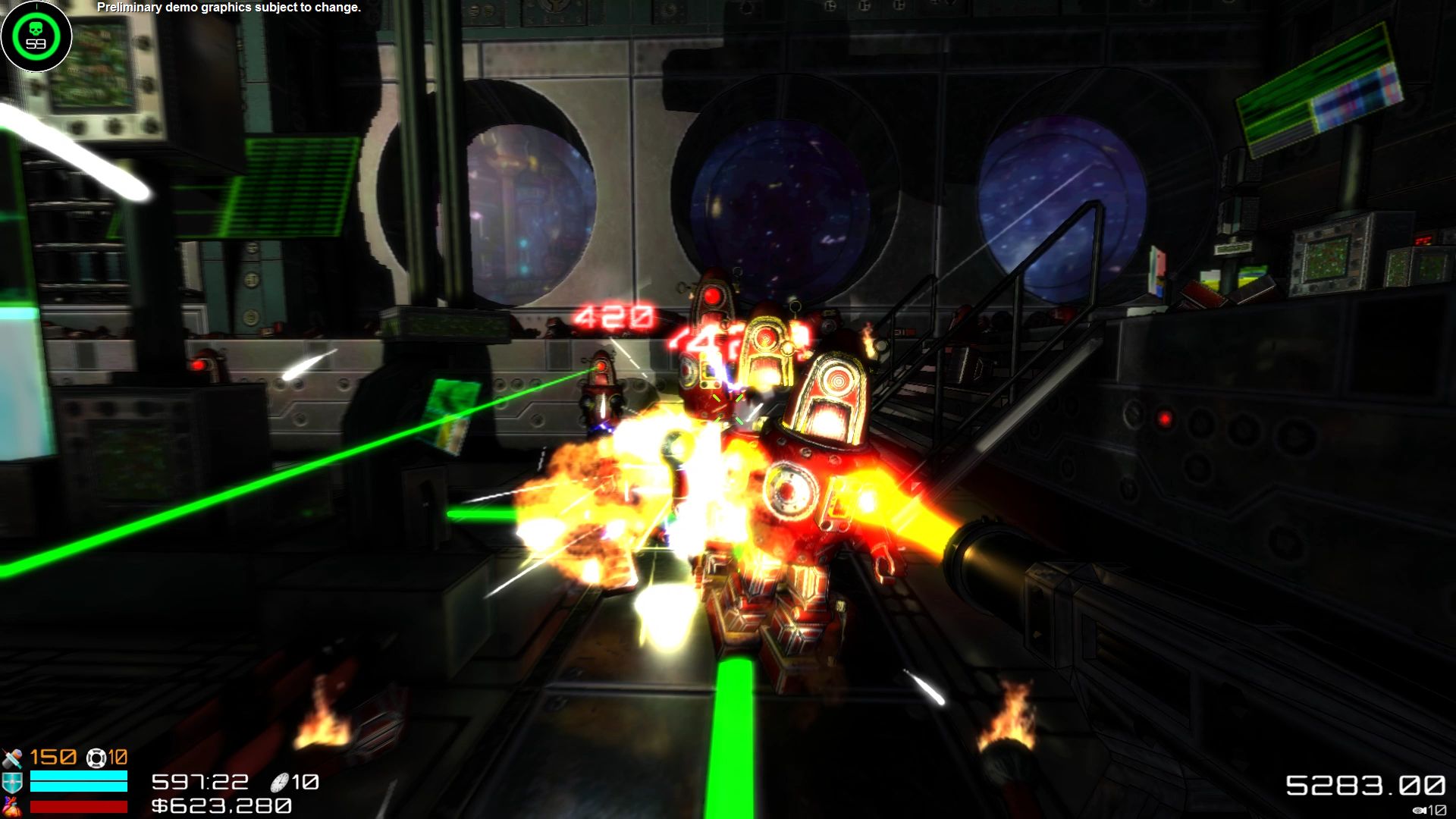This screenshot has width=1456, height=819.
Task: Select the stopwatch icon beside the timer
Action: click(x=279, y=783)
